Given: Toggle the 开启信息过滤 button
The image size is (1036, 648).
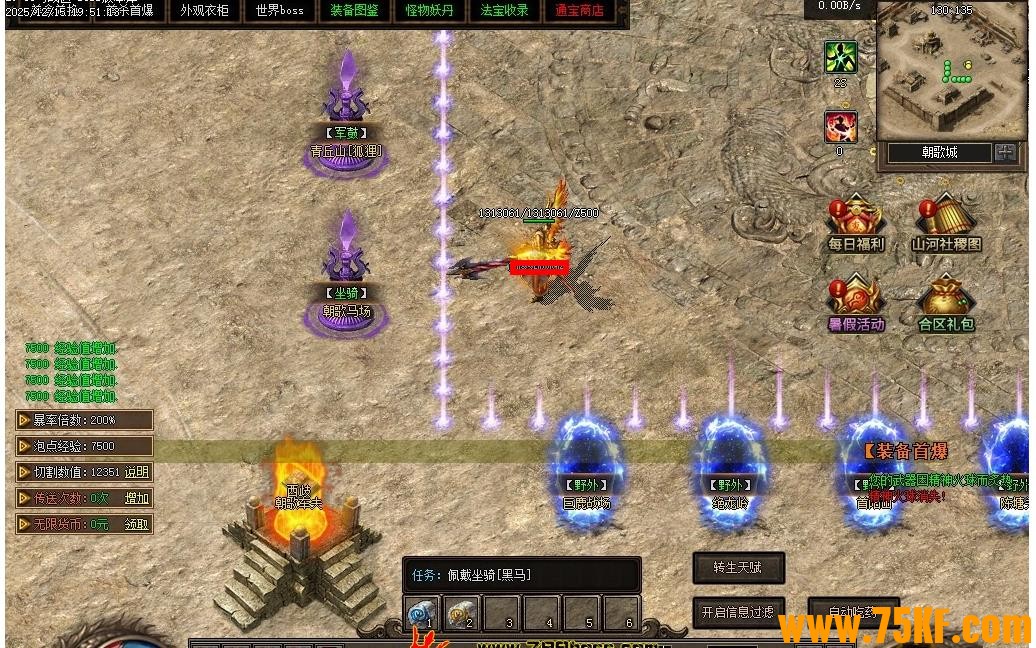Looking at the screenshot, I should click(x=738, y=612).
